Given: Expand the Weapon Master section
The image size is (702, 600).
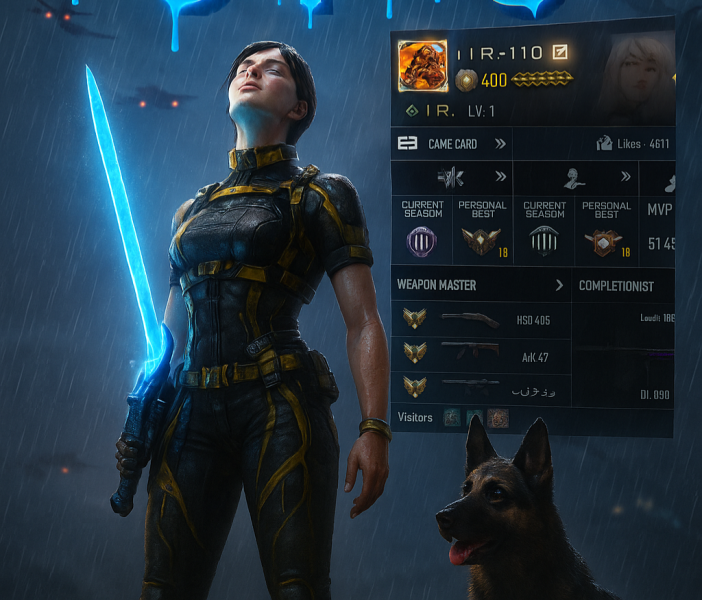Looking at the screenshot, I should [x=559, y=285].
